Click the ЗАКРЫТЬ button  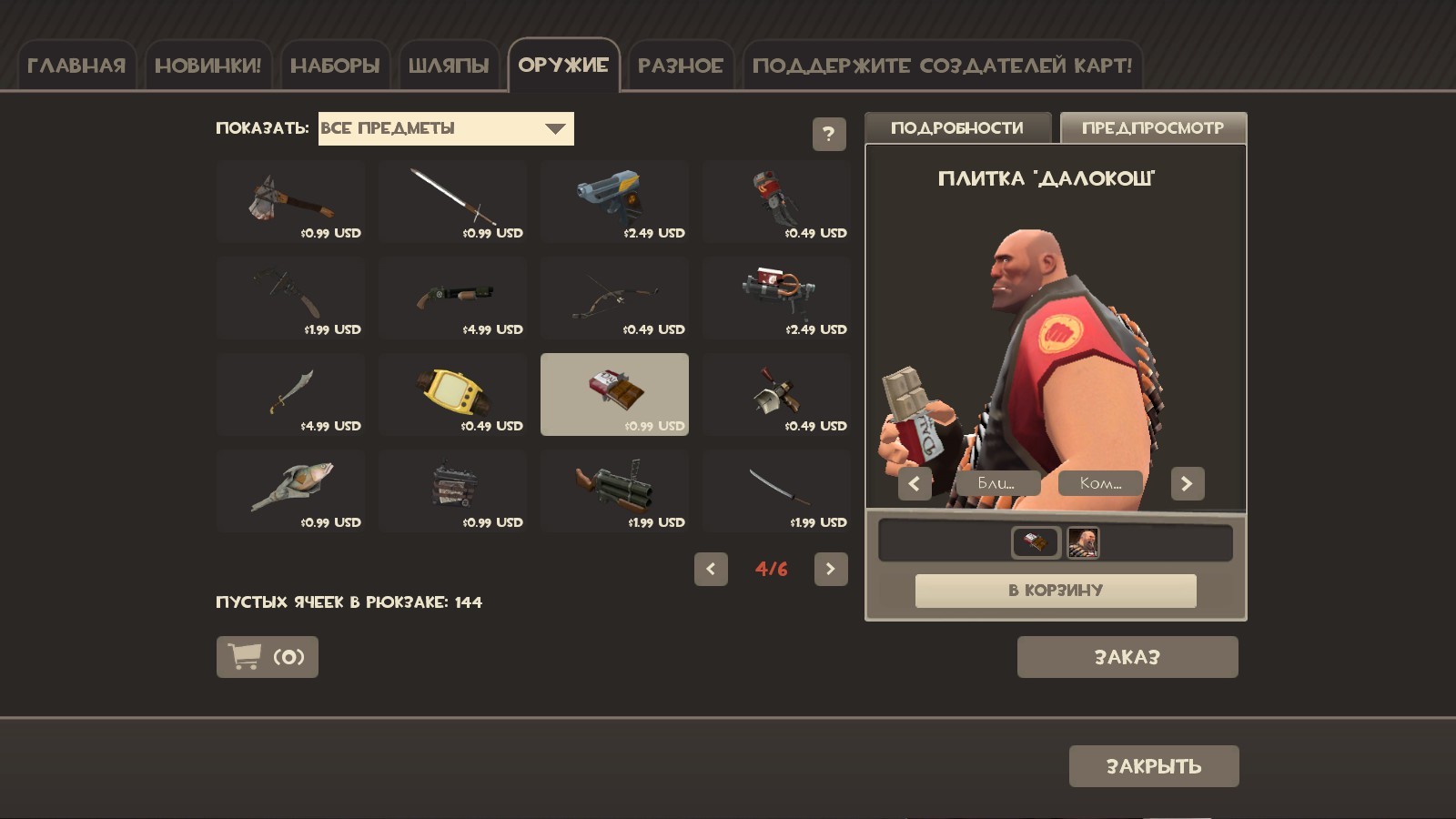[1155, 765]
